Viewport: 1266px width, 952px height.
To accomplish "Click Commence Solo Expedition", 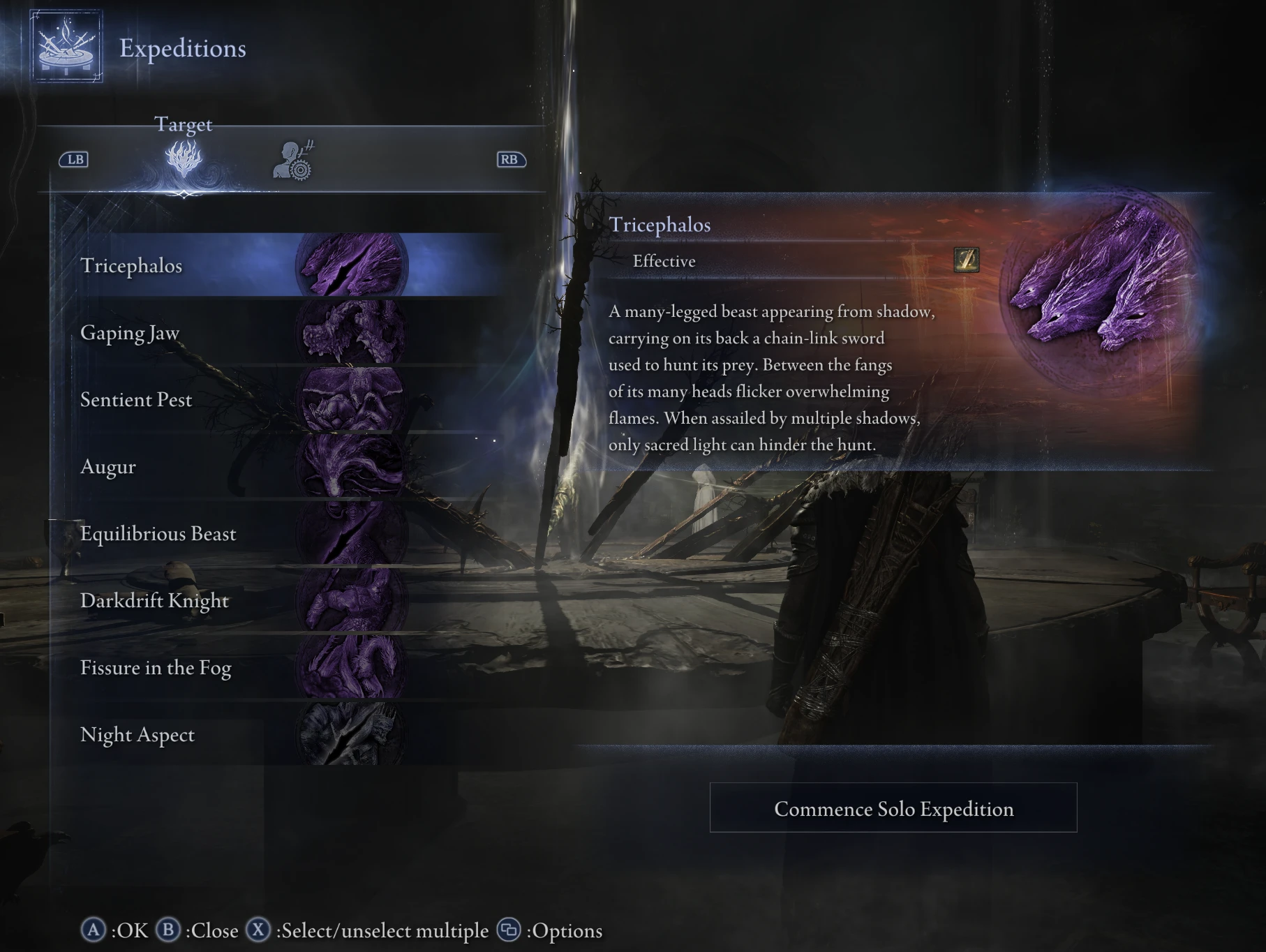I will [x=894, y=809].
